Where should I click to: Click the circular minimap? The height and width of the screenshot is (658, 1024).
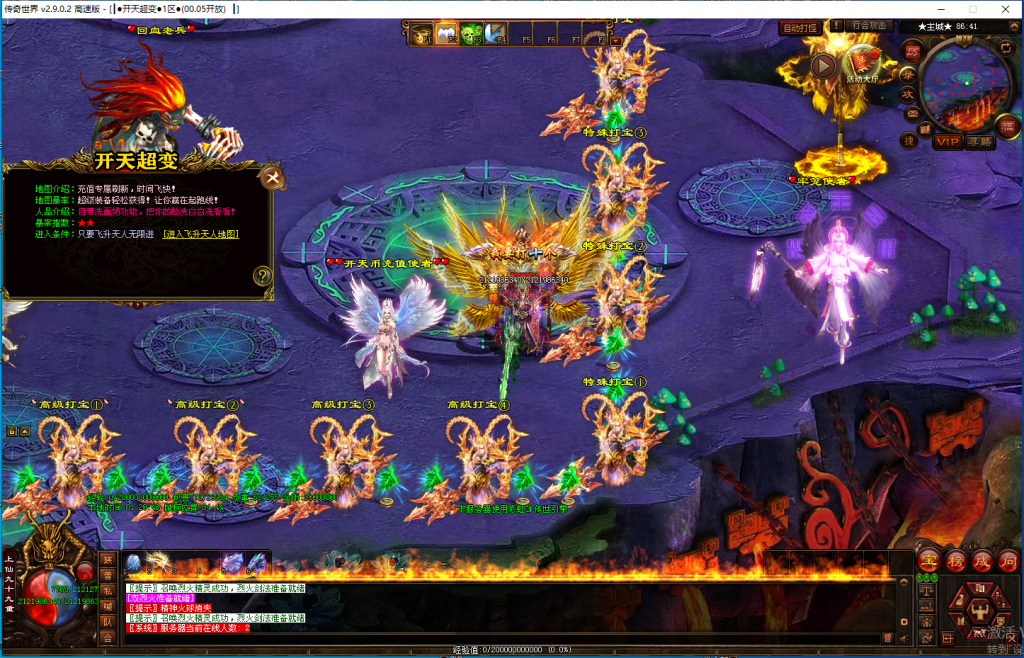(966, 86)
